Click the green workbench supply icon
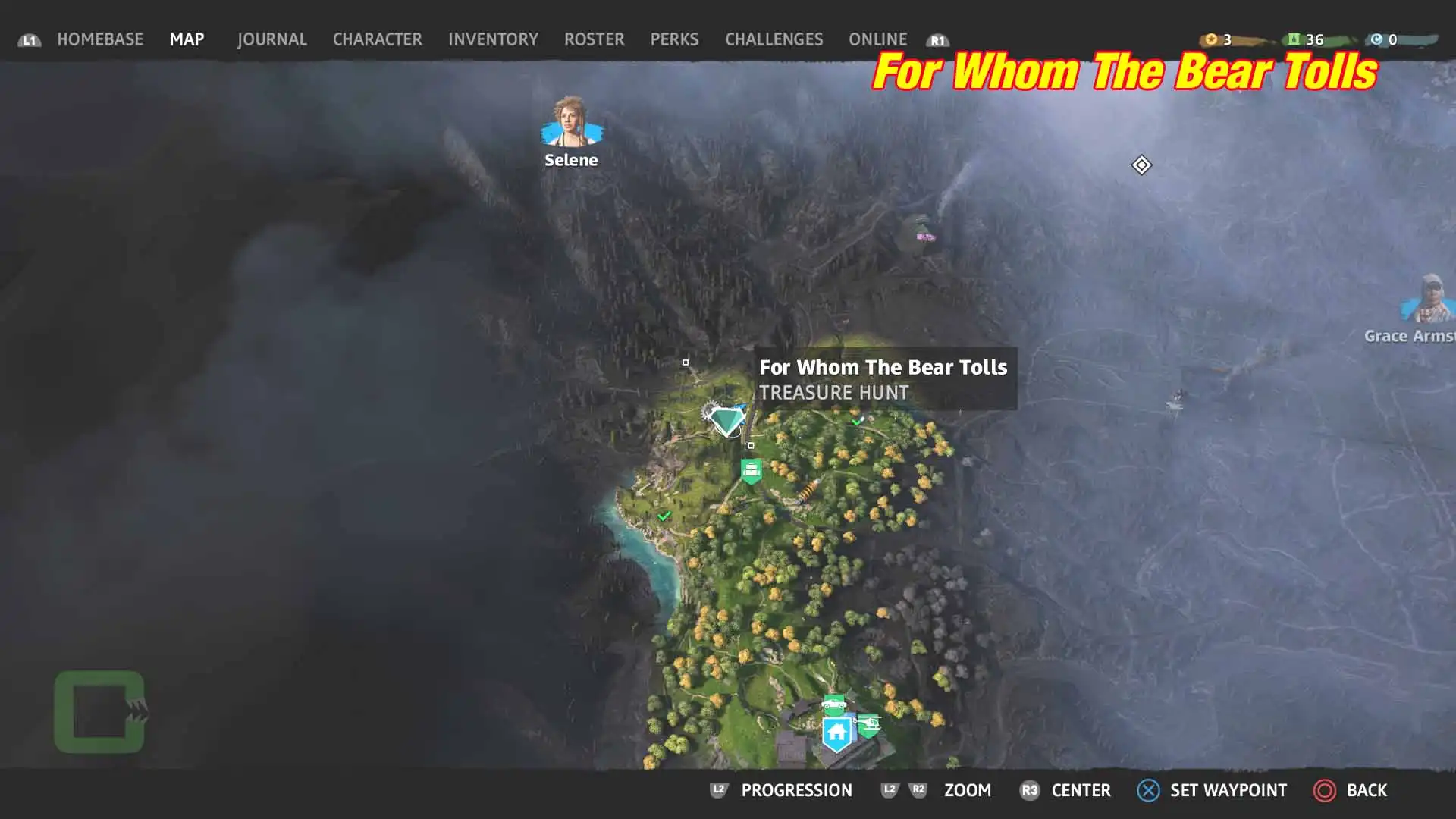Viewport: 1456px width, 819px height. tap(752, 469)
